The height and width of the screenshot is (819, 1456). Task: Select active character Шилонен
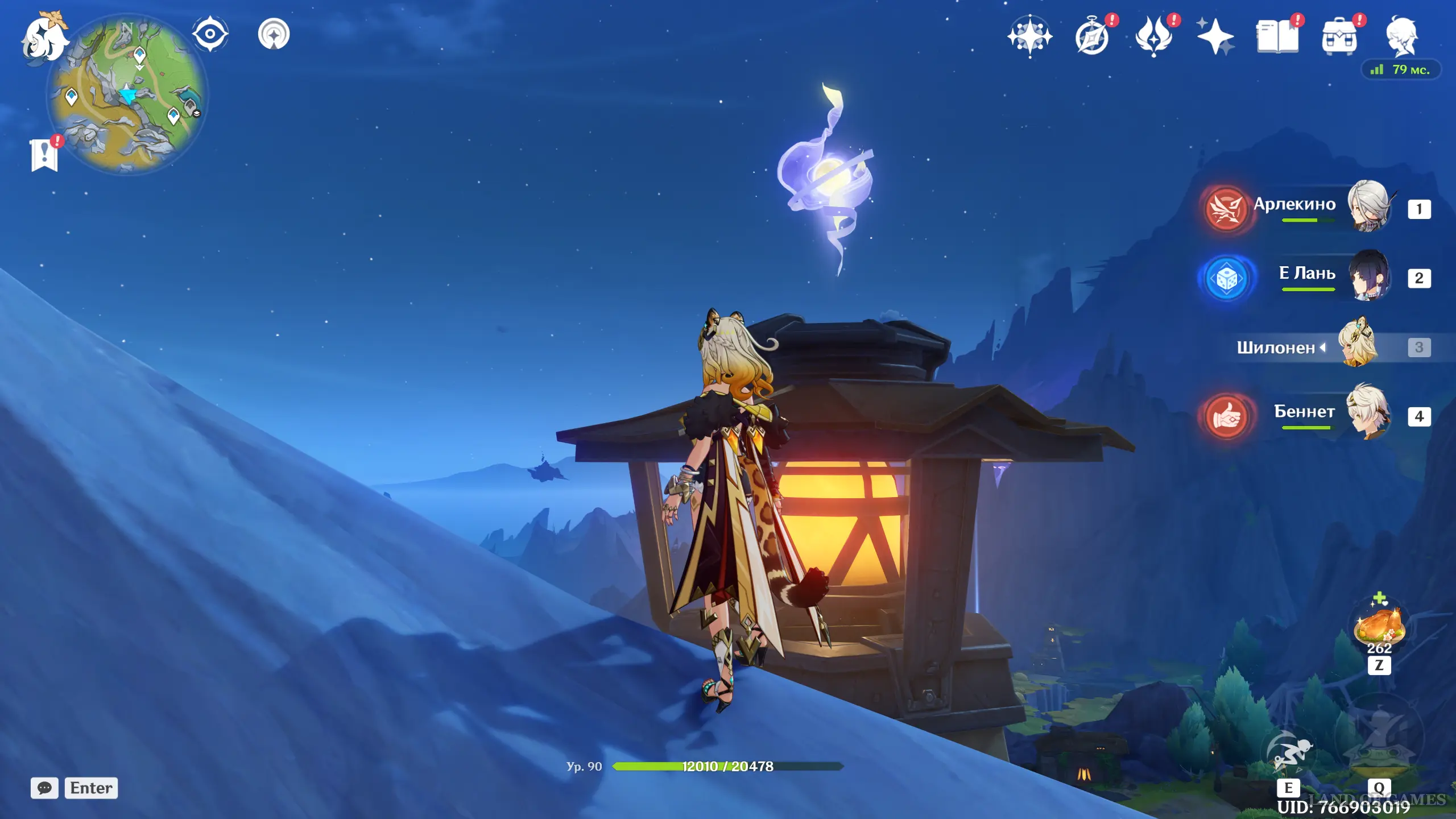[x=1308, y=347]
